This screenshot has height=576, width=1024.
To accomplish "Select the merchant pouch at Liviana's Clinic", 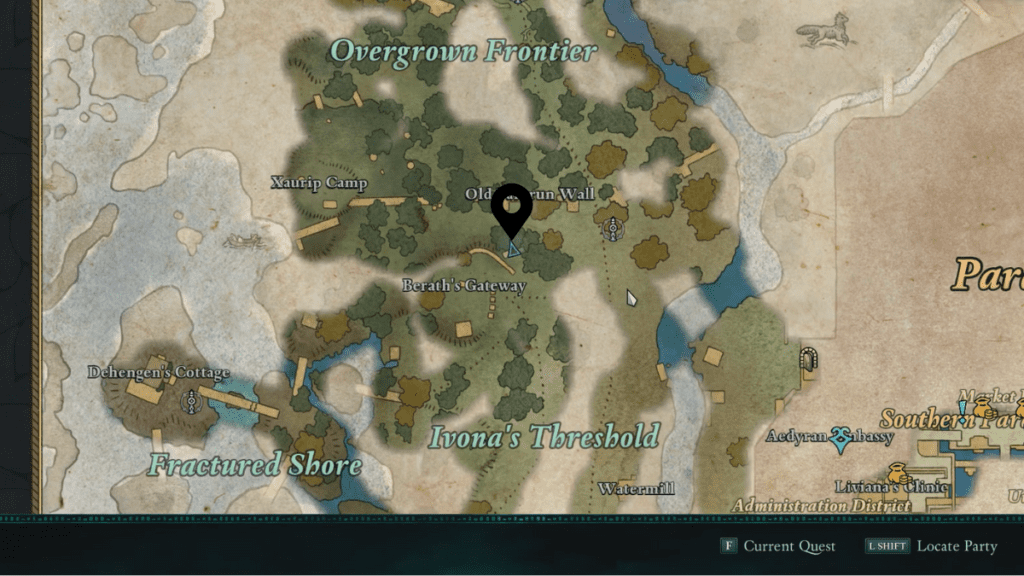I will click(897, 473).
